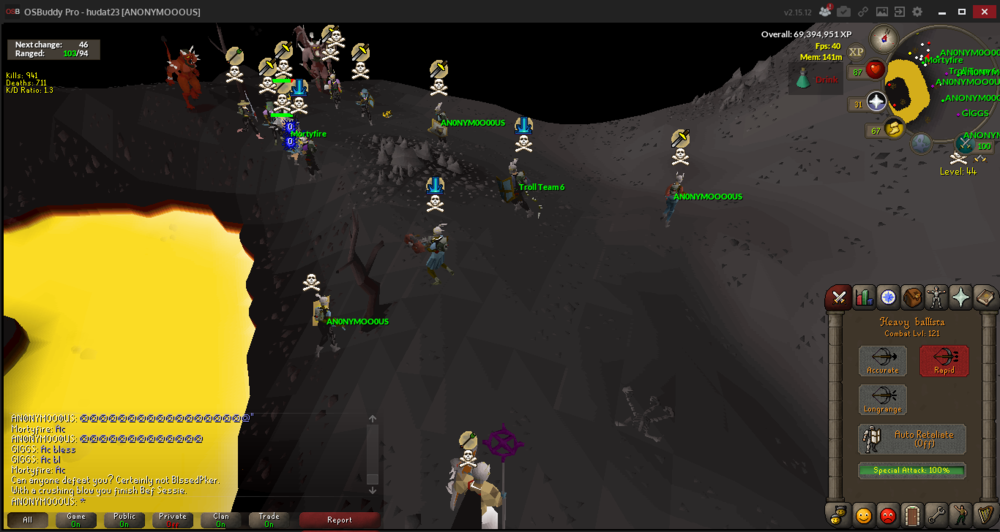Screen dimensions: 1000x532
Task: Click the Report button in chat
Action: 339,519
